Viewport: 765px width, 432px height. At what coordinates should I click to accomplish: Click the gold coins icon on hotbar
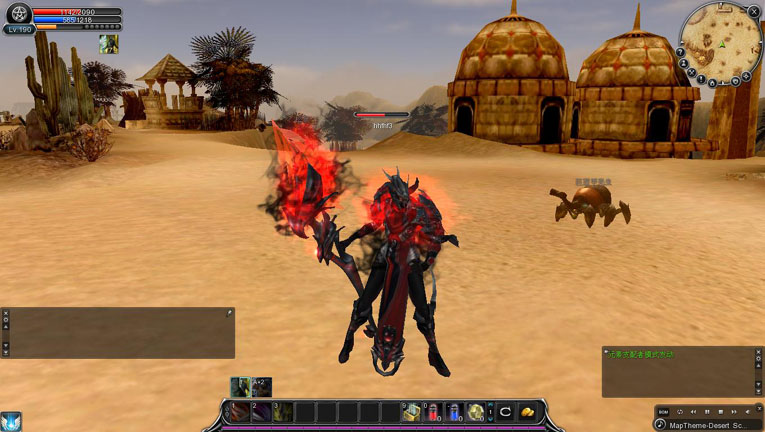[527, 411]
